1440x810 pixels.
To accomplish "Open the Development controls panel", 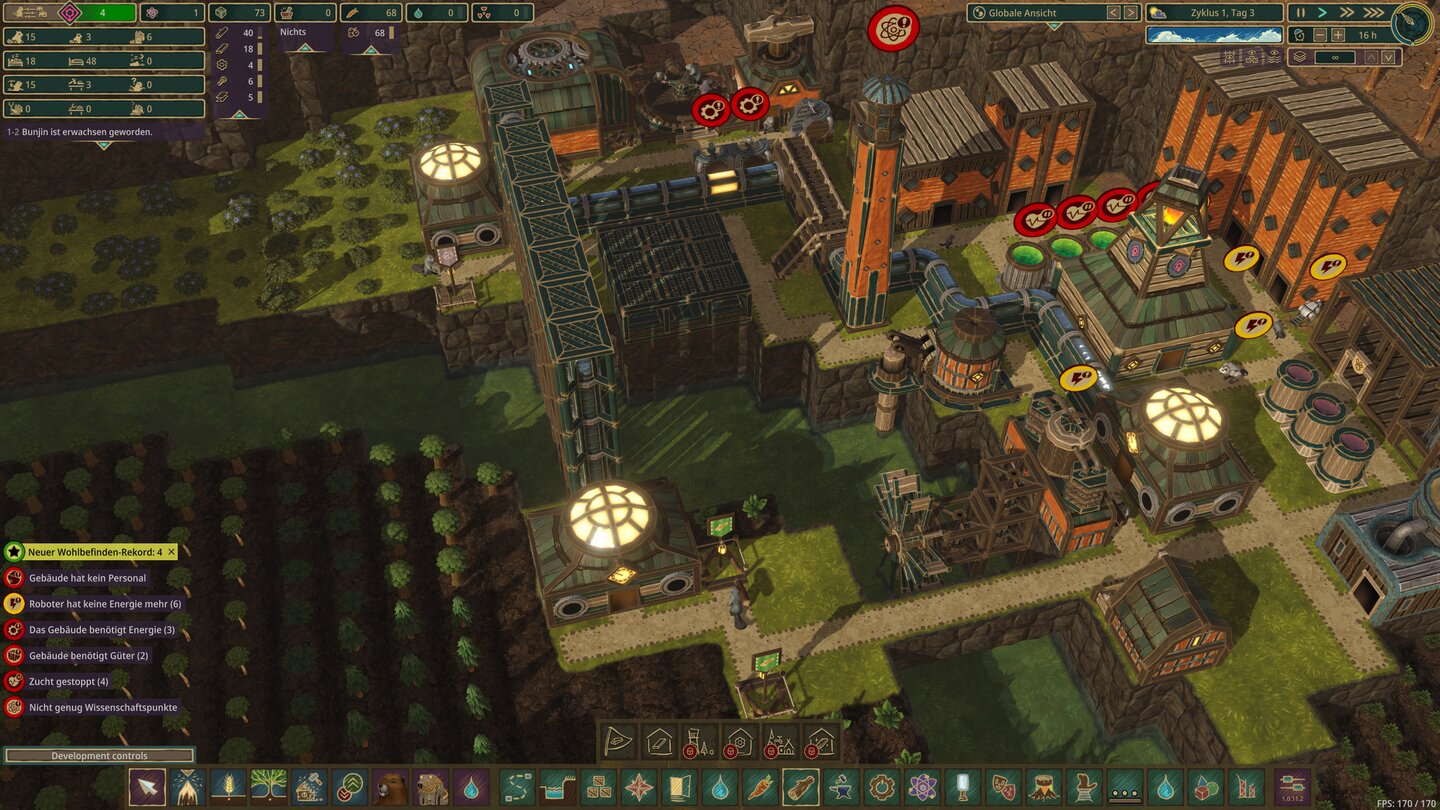I will [x=99, y=756].
